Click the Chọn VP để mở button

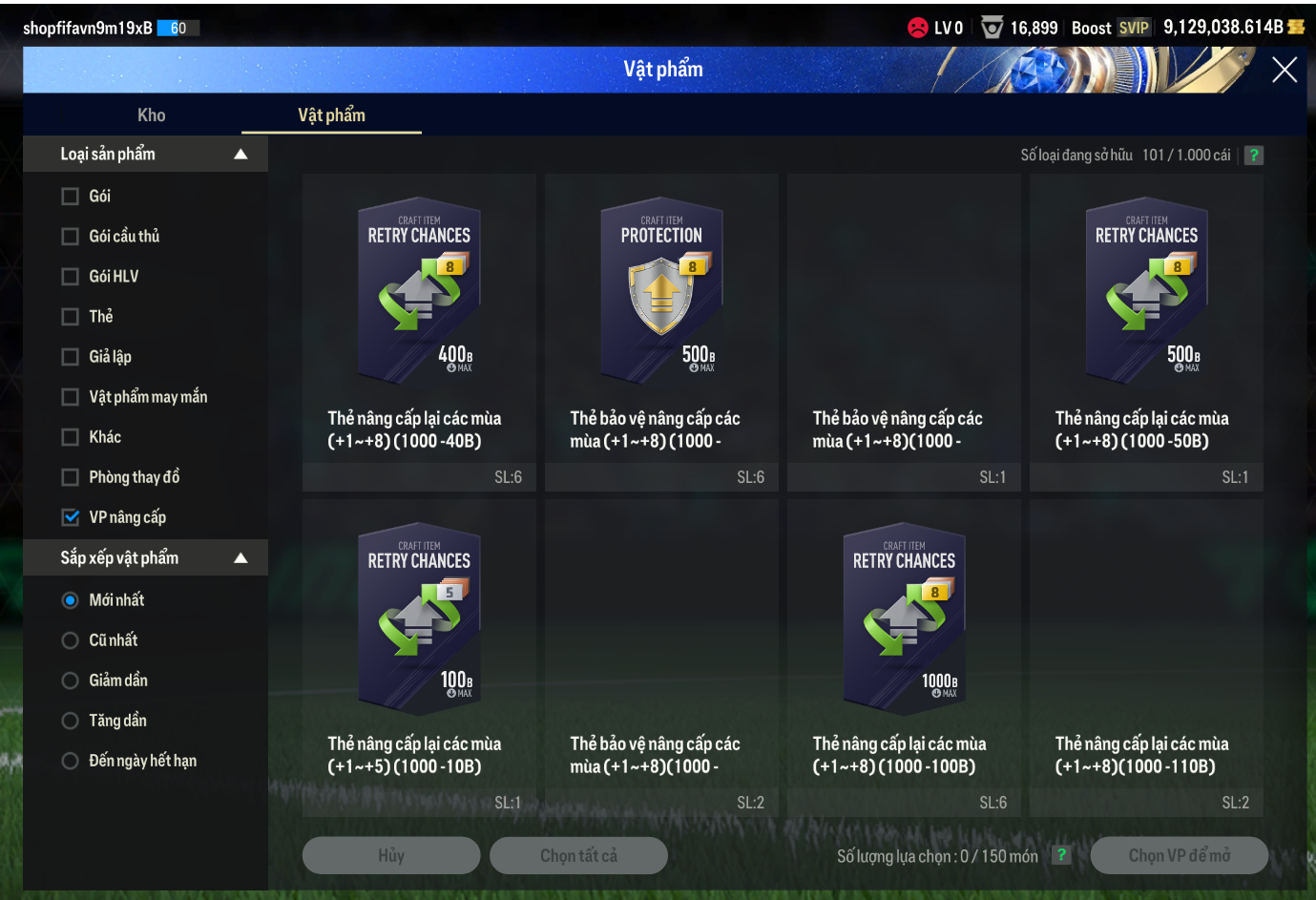pyautogui.click(x=1179, y=856)
